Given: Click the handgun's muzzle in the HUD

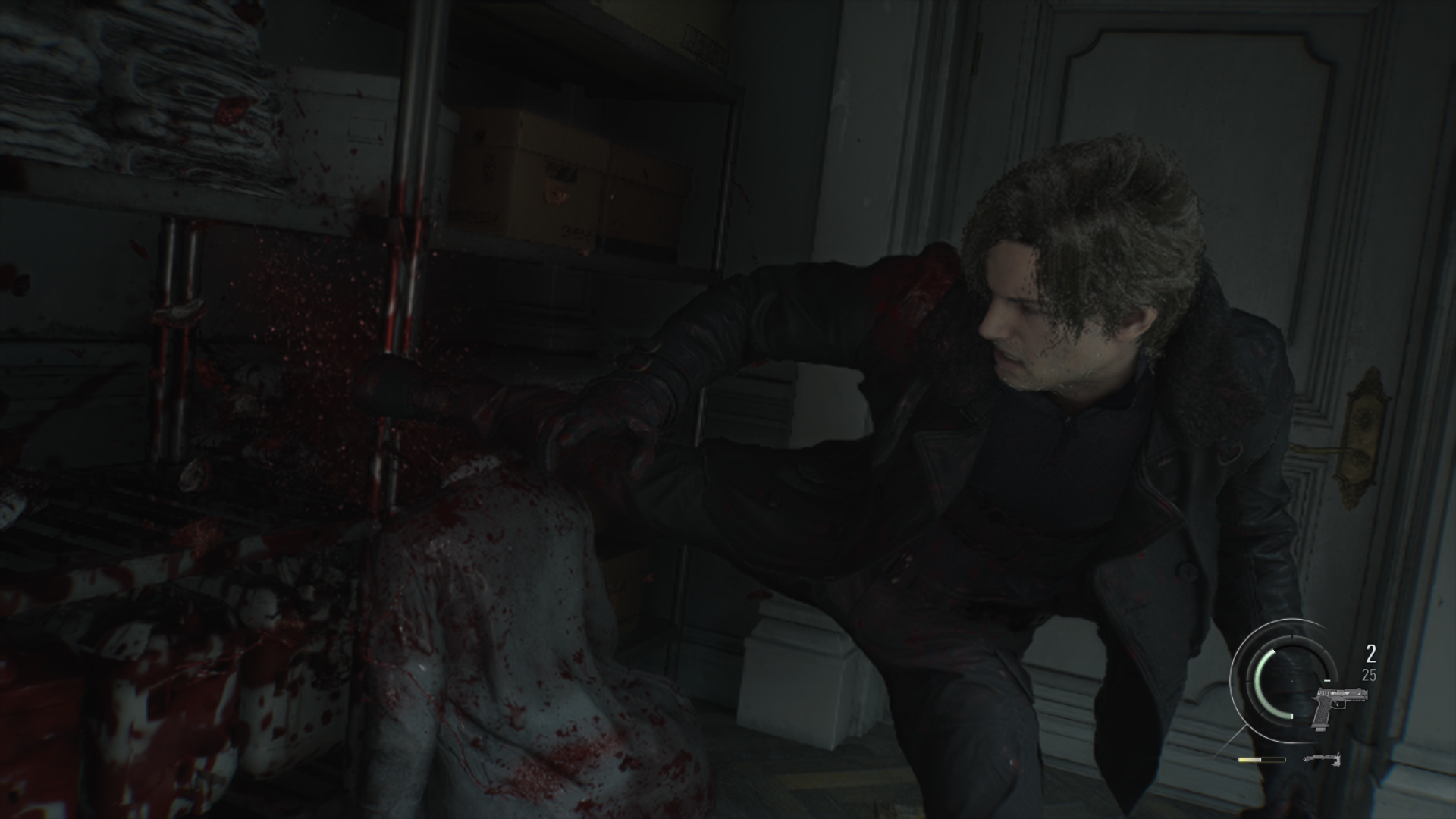Looking at the screenshot, I should click(x=1365, y=695).
